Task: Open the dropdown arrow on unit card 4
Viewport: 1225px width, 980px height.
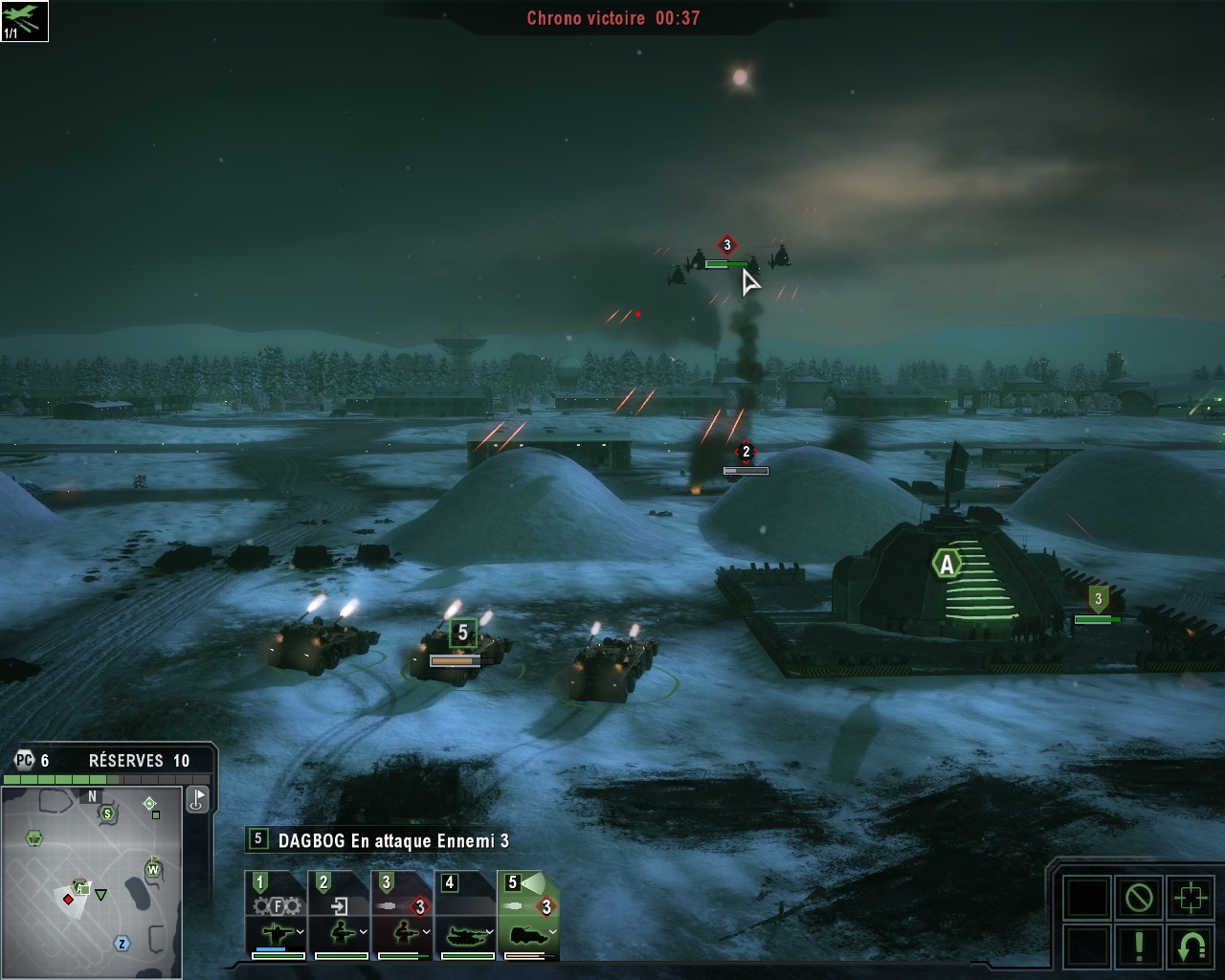Action: 489,932
